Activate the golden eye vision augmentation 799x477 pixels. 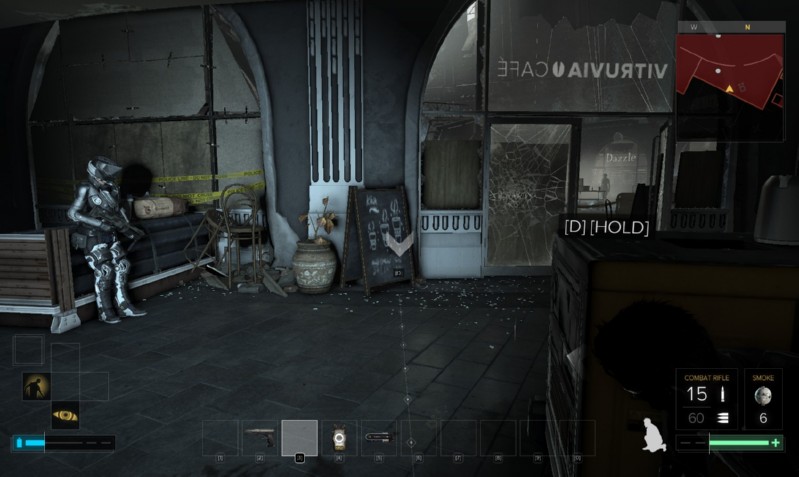point(65,414)
